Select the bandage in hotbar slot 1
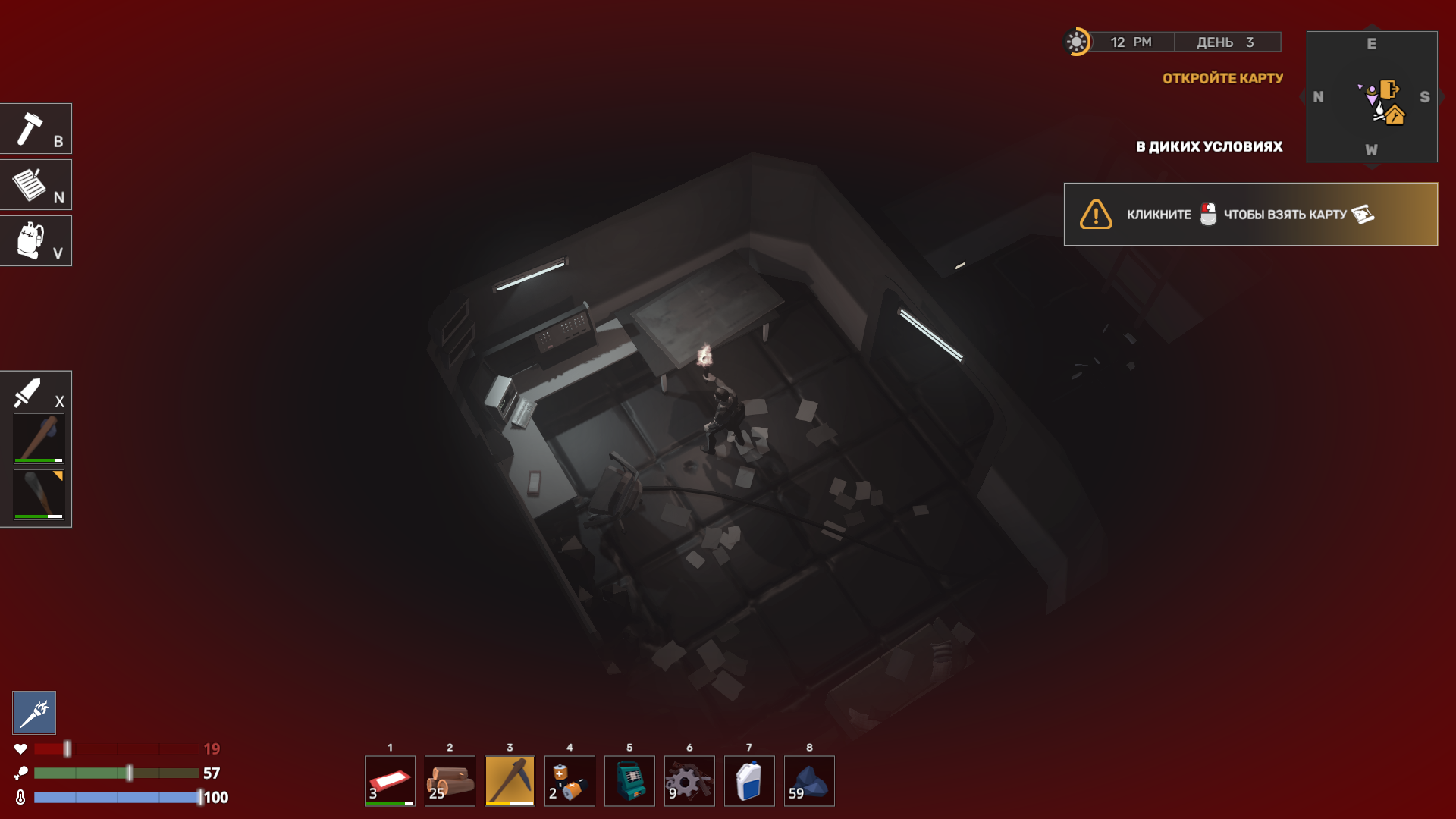1456x819 pixels. click(390, 780)
